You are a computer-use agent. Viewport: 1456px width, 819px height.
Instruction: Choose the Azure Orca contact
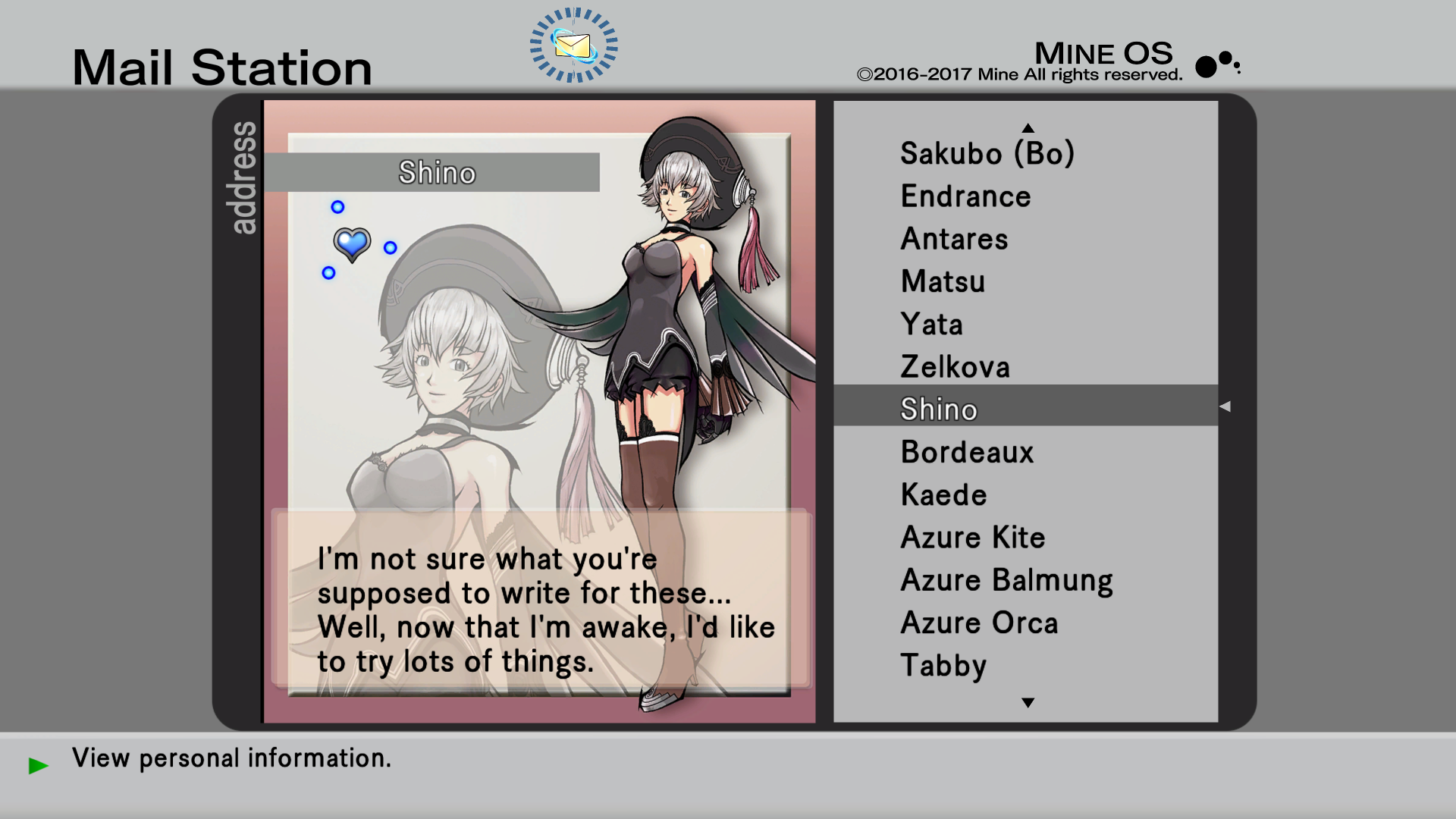[x=978, y=623]
